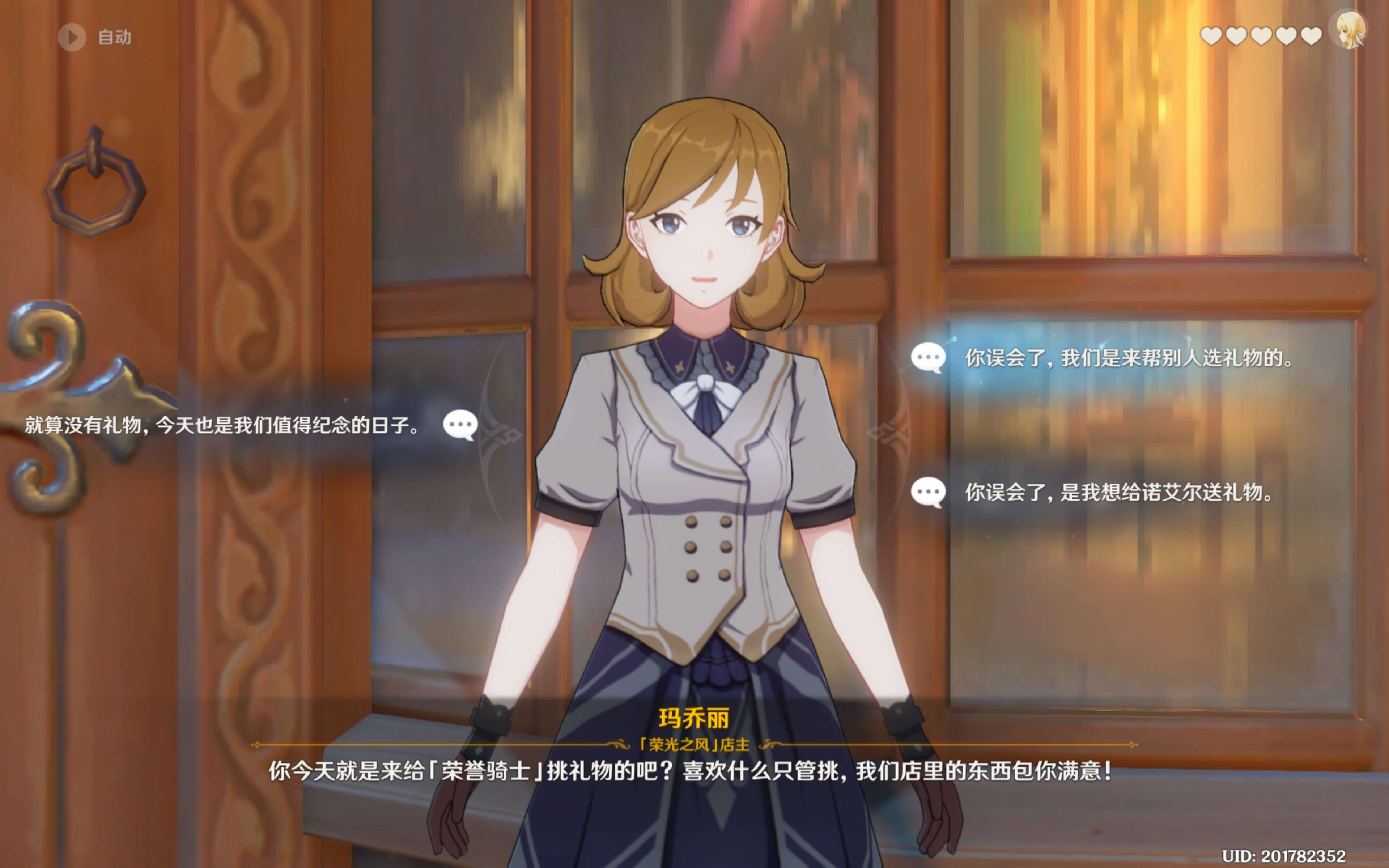Choose reply 你误会了，我们是来帮别人选礼物的。
The width and height of the screenshot is (1389, 868).
coord(1128,358)
